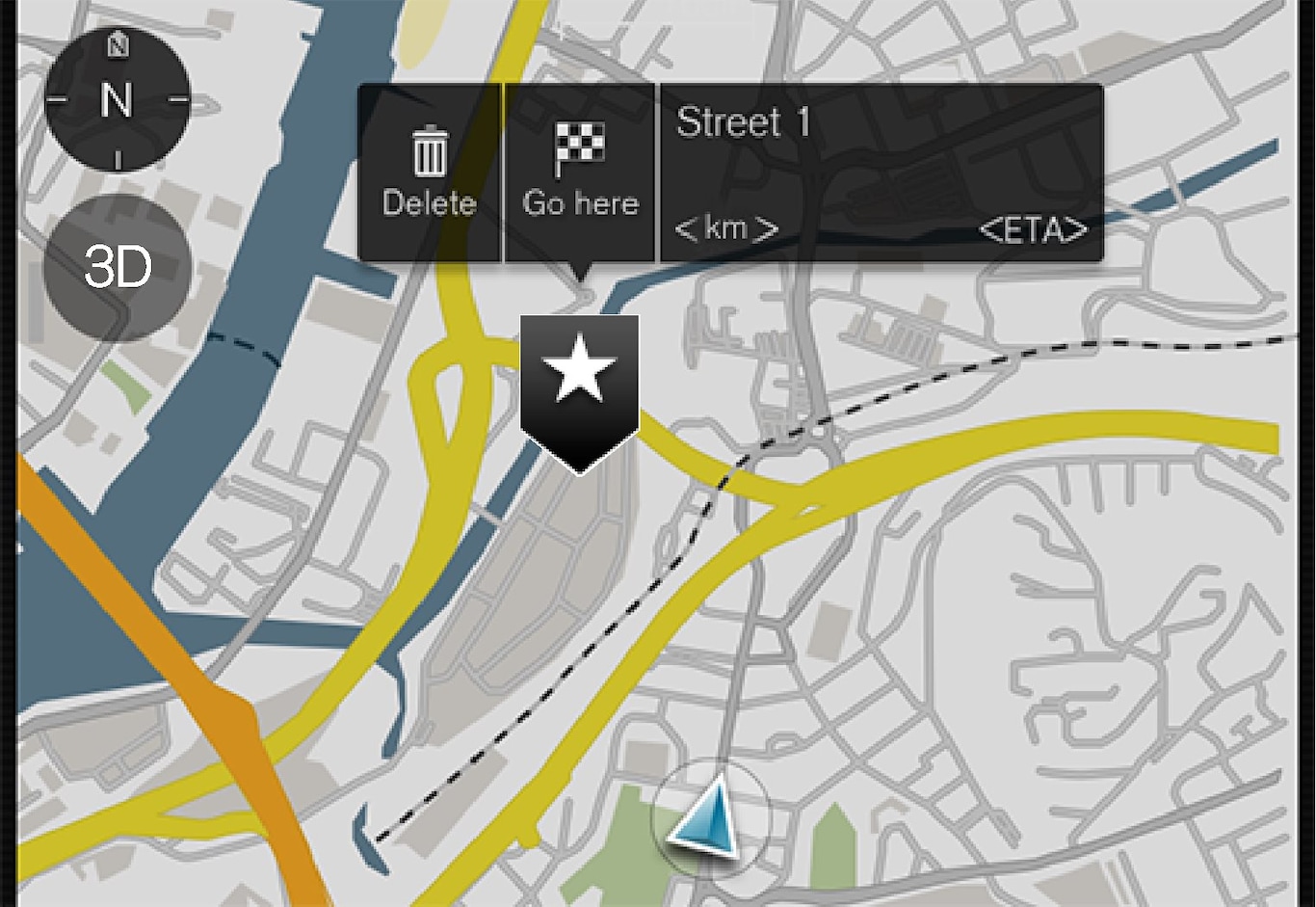
Task: Toggle the 3D map view
Action: pyautogui.click(x=117, y=267)
